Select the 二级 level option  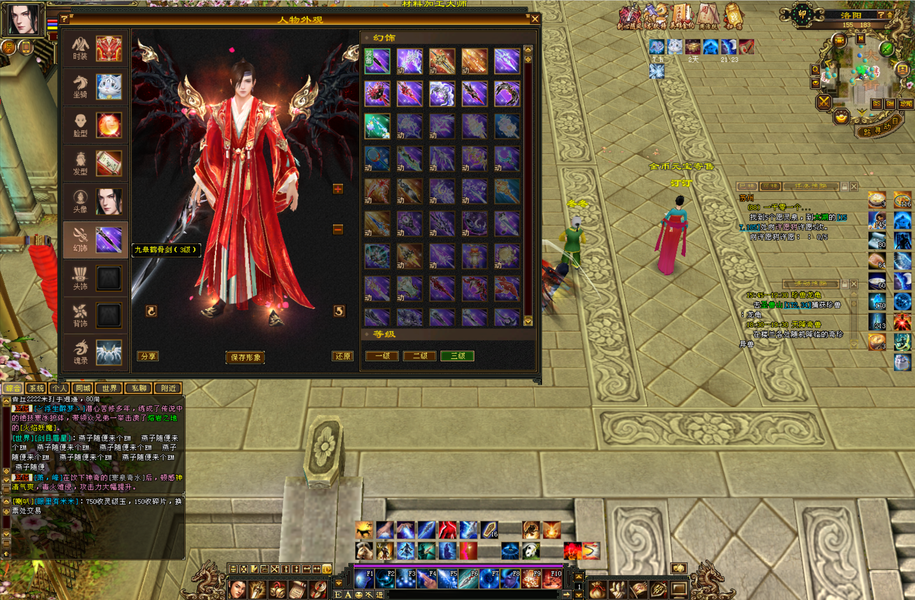pos(419,356)
